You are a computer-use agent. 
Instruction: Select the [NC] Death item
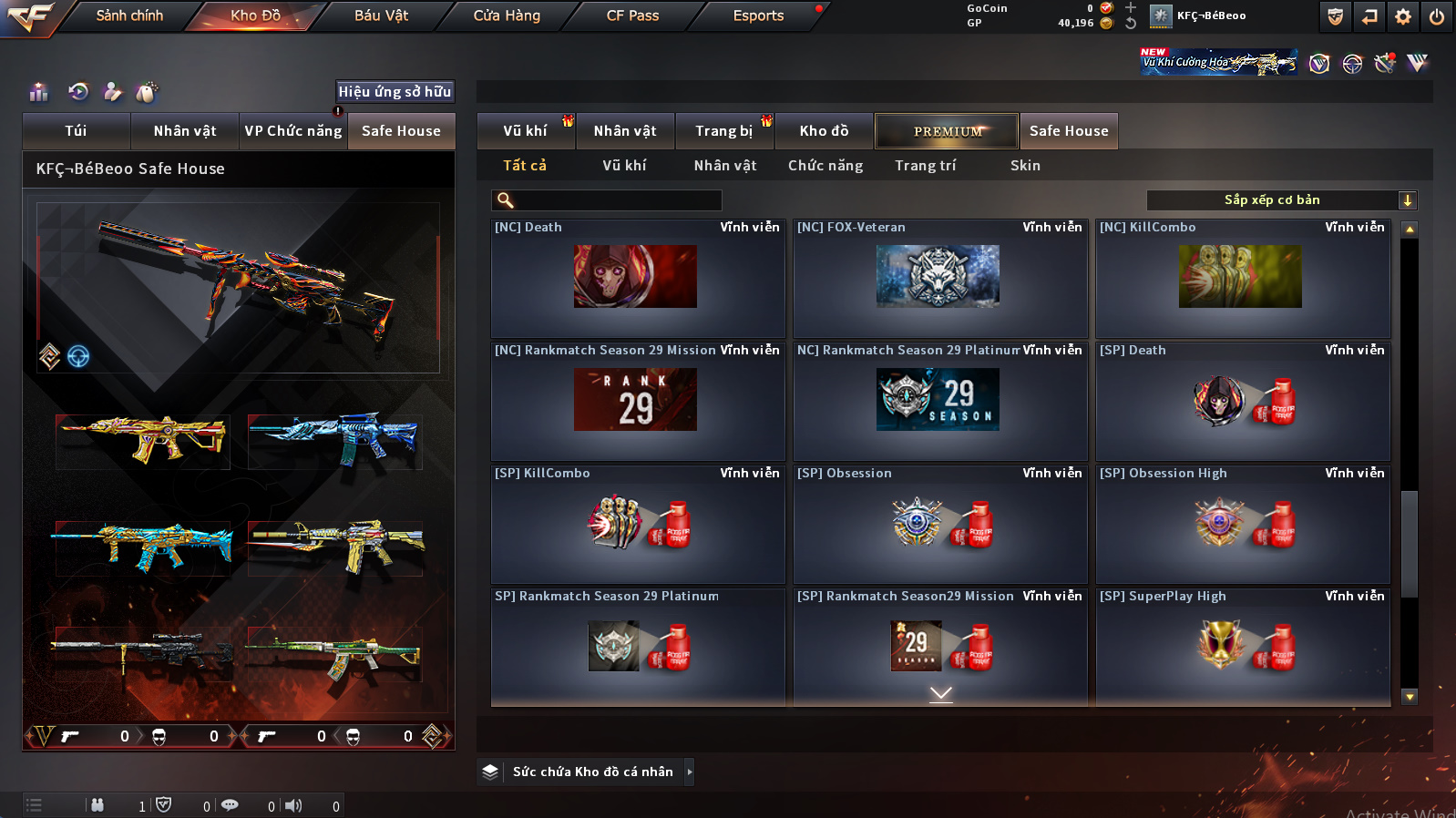point(637,278)
